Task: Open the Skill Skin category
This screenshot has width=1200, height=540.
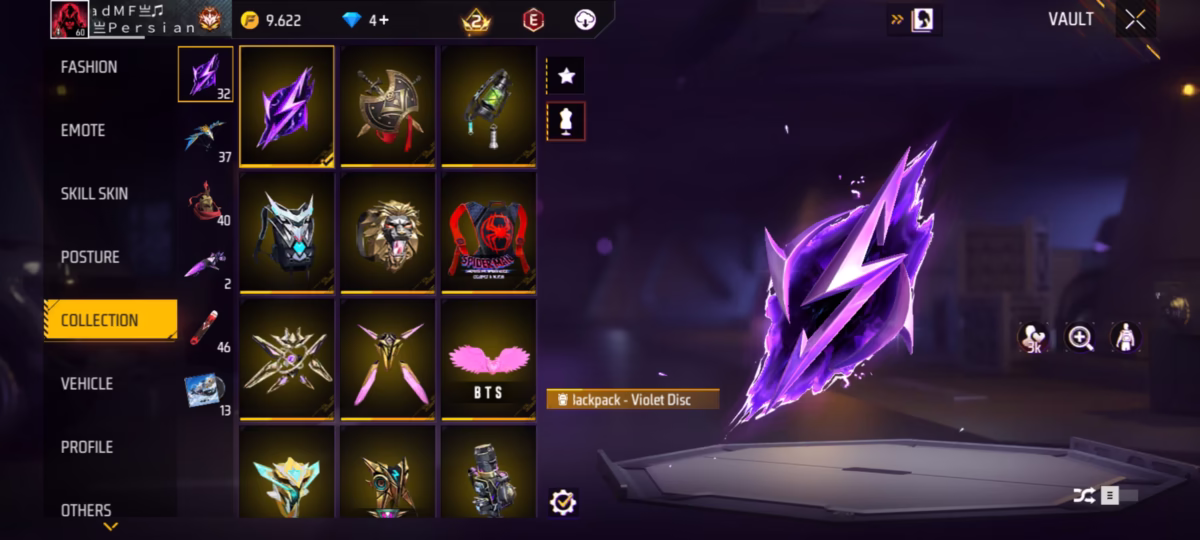Action: pos(94,193)
